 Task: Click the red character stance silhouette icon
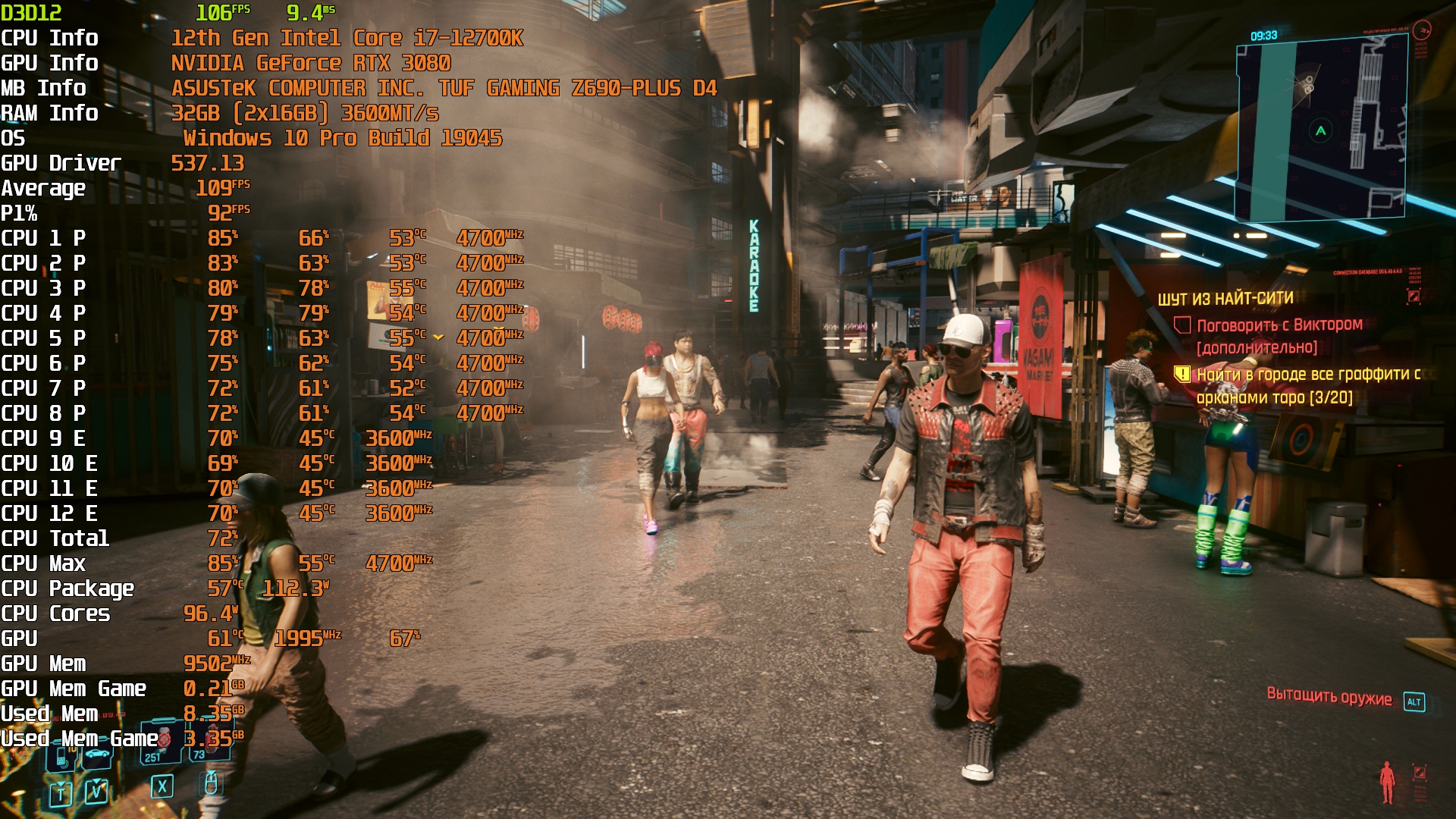coord(1387,782)
